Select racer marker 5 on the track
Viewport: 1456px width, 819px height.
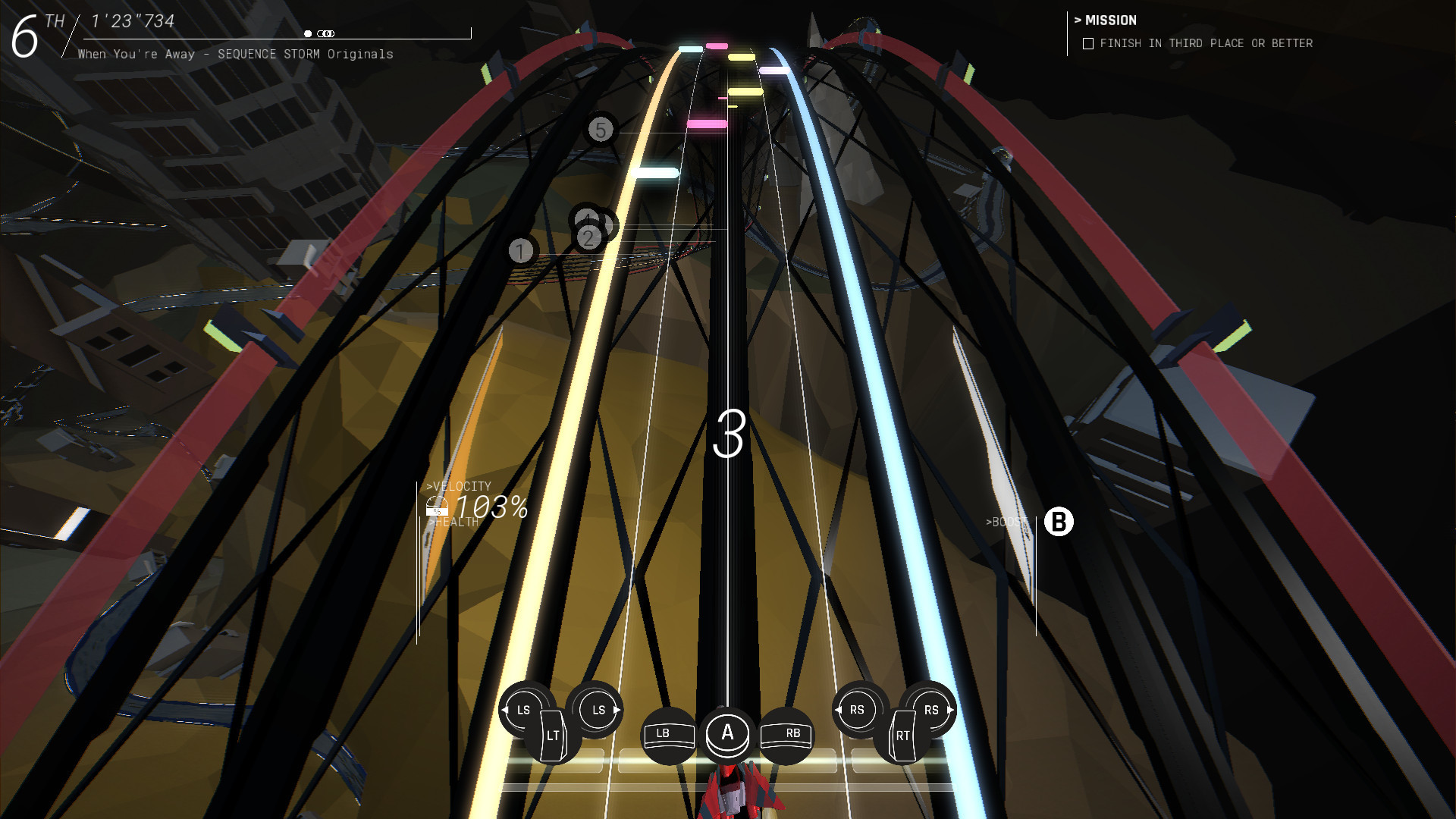pyautogui.click(x=600, y=130)
